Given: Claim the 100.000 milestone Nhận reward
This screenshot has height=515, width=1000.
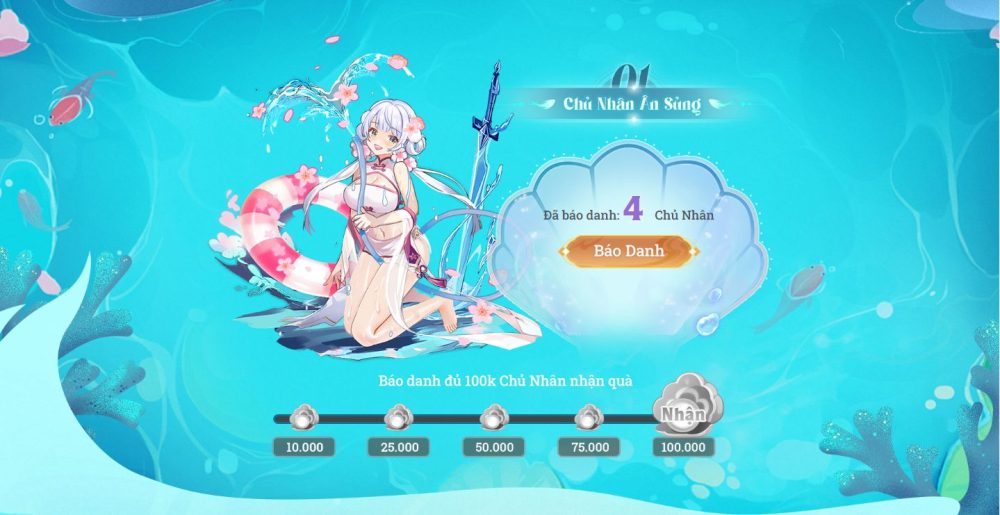Looking at the screenshot, I should point(683,410).
